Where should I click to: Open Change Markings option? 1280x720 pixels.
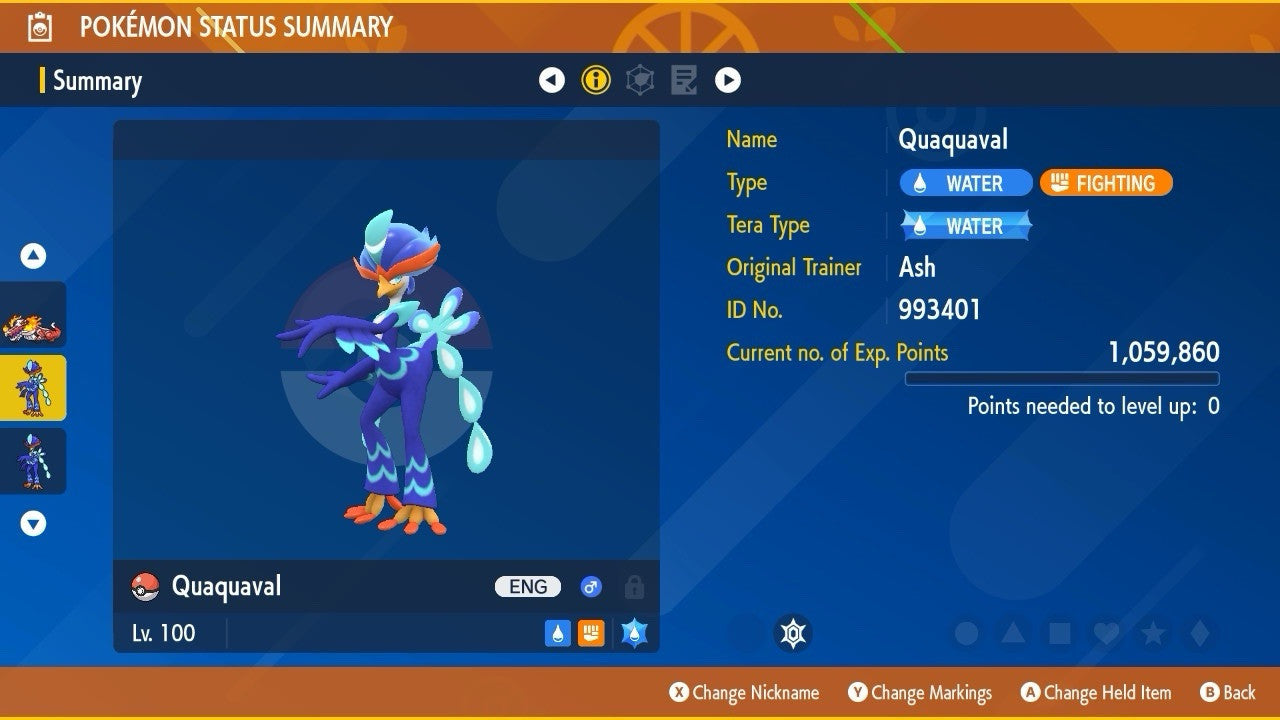click(x=920, y=692)
